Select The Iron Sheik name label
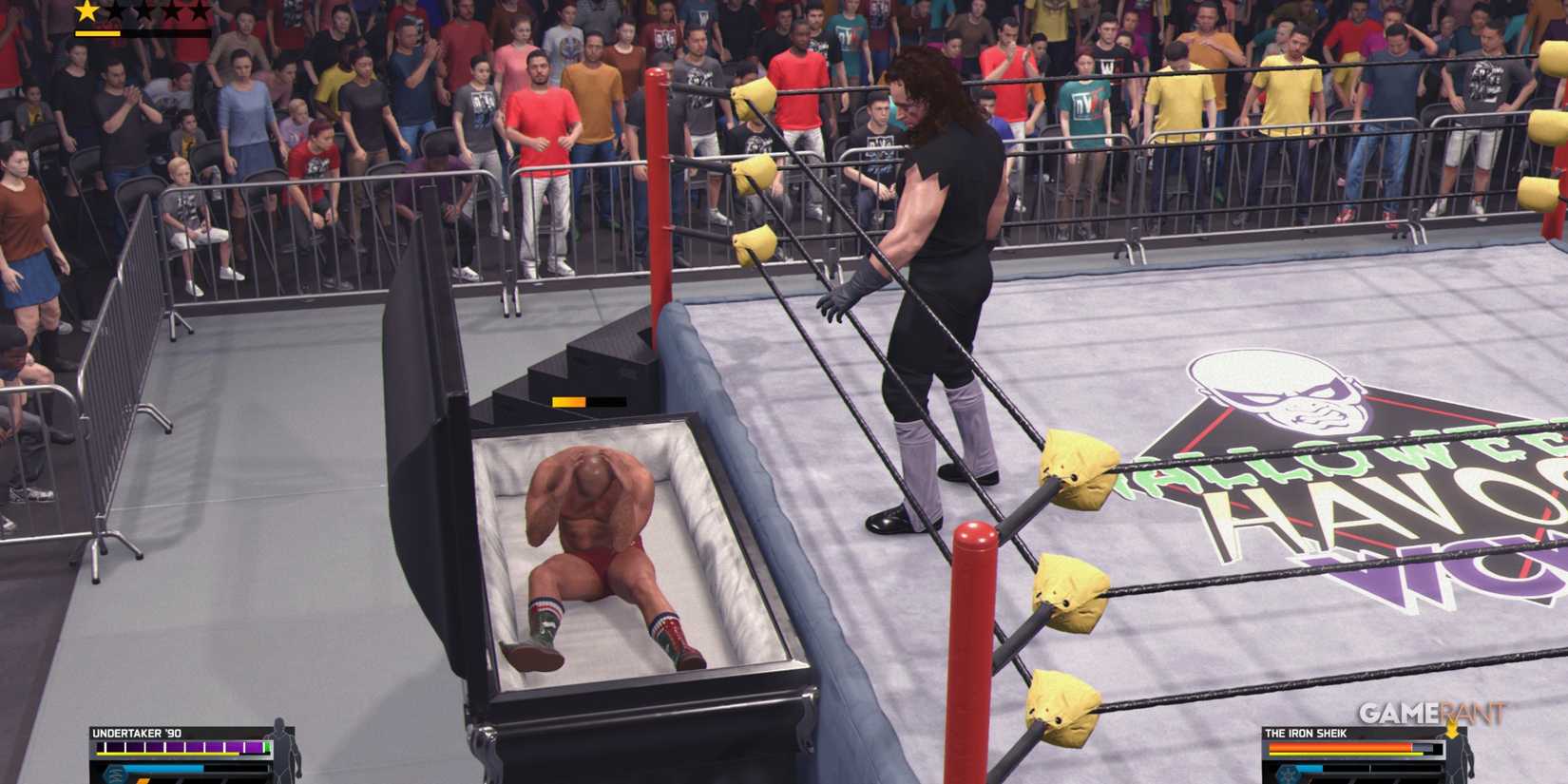 point(1307,733)
